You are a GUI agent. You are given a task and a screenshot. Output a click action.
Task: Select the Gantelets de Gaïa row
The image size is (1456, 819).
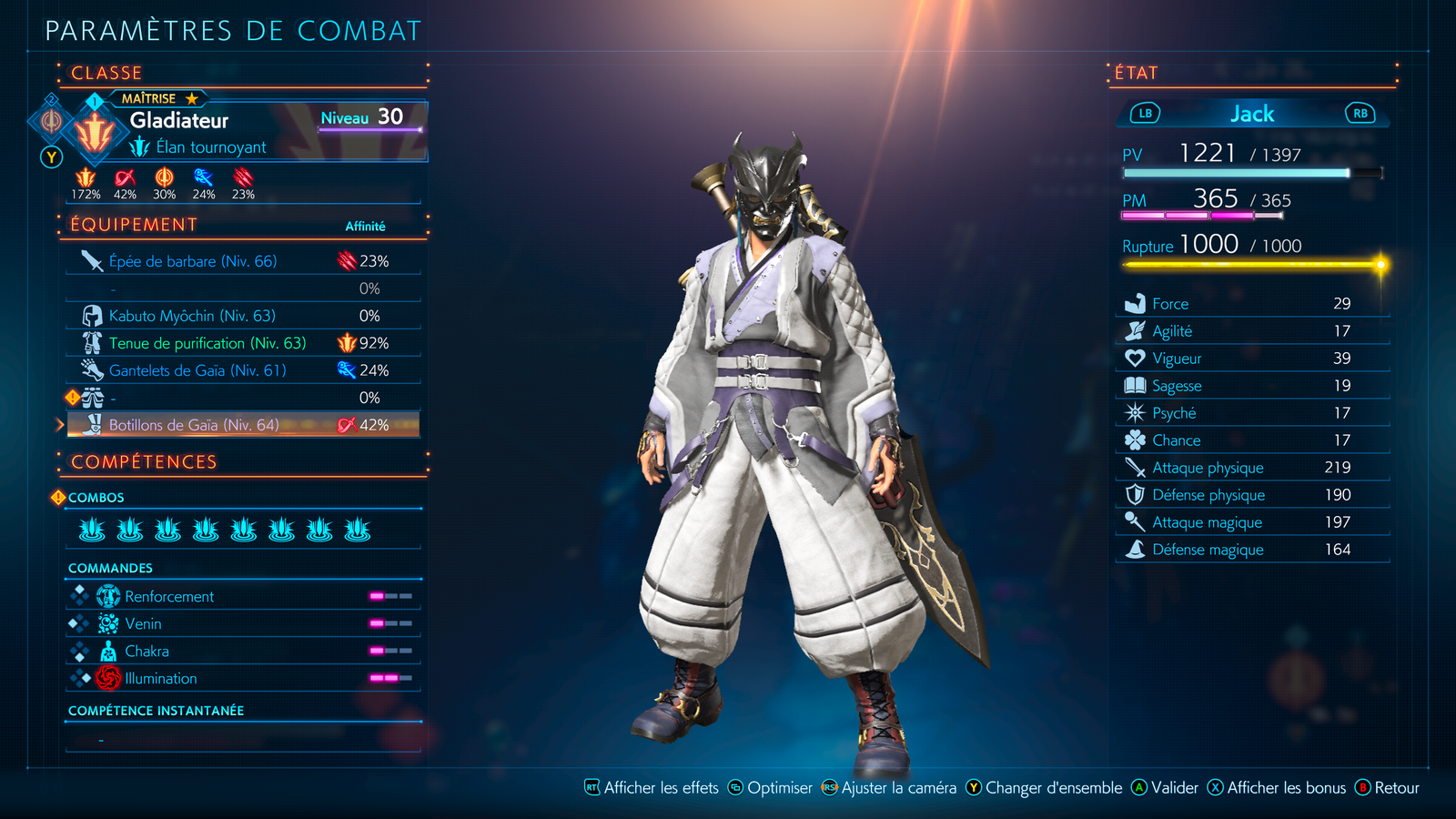coord(197,370)
